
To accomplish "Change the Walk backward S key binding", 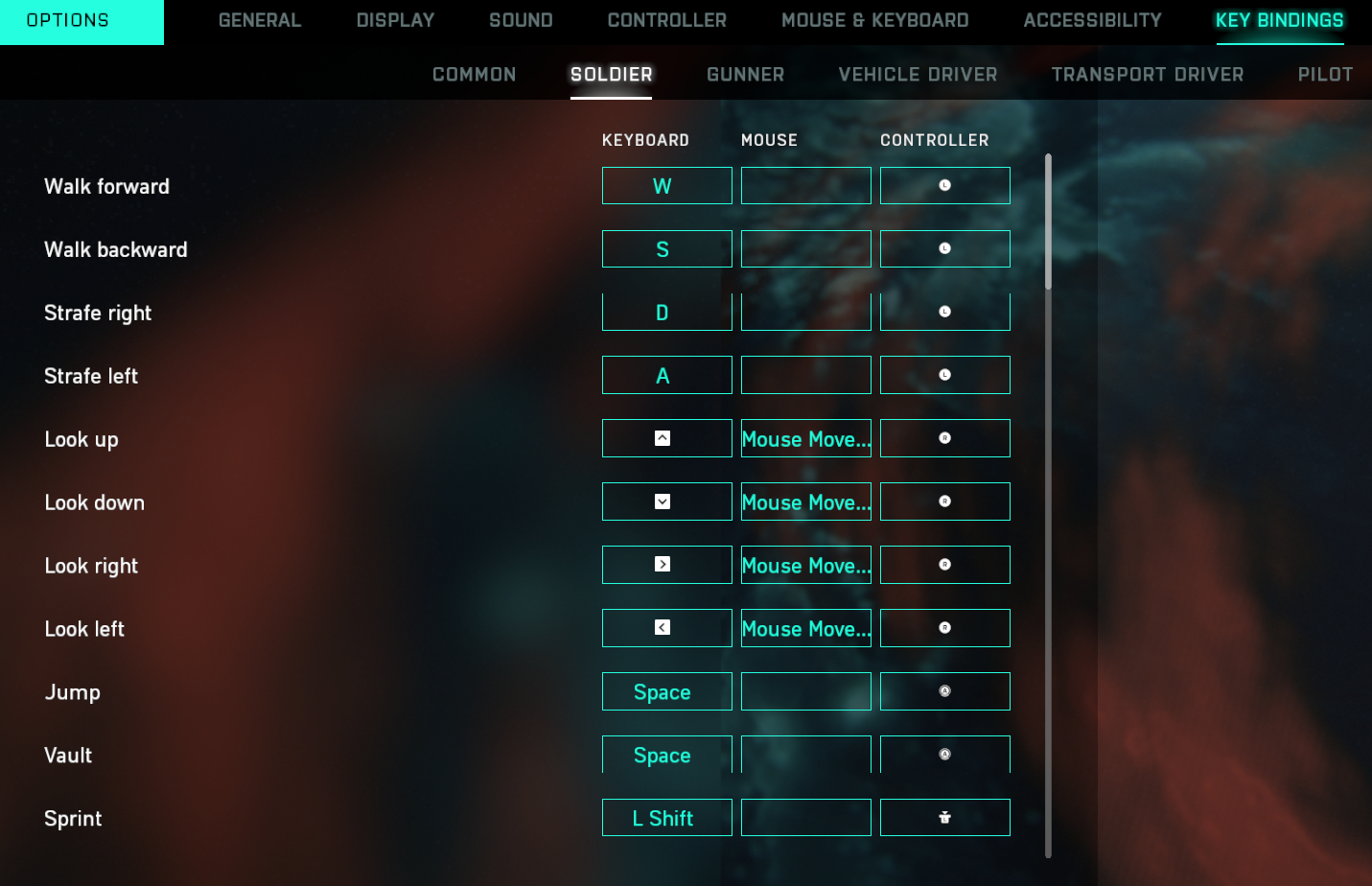I will [666, 249].
